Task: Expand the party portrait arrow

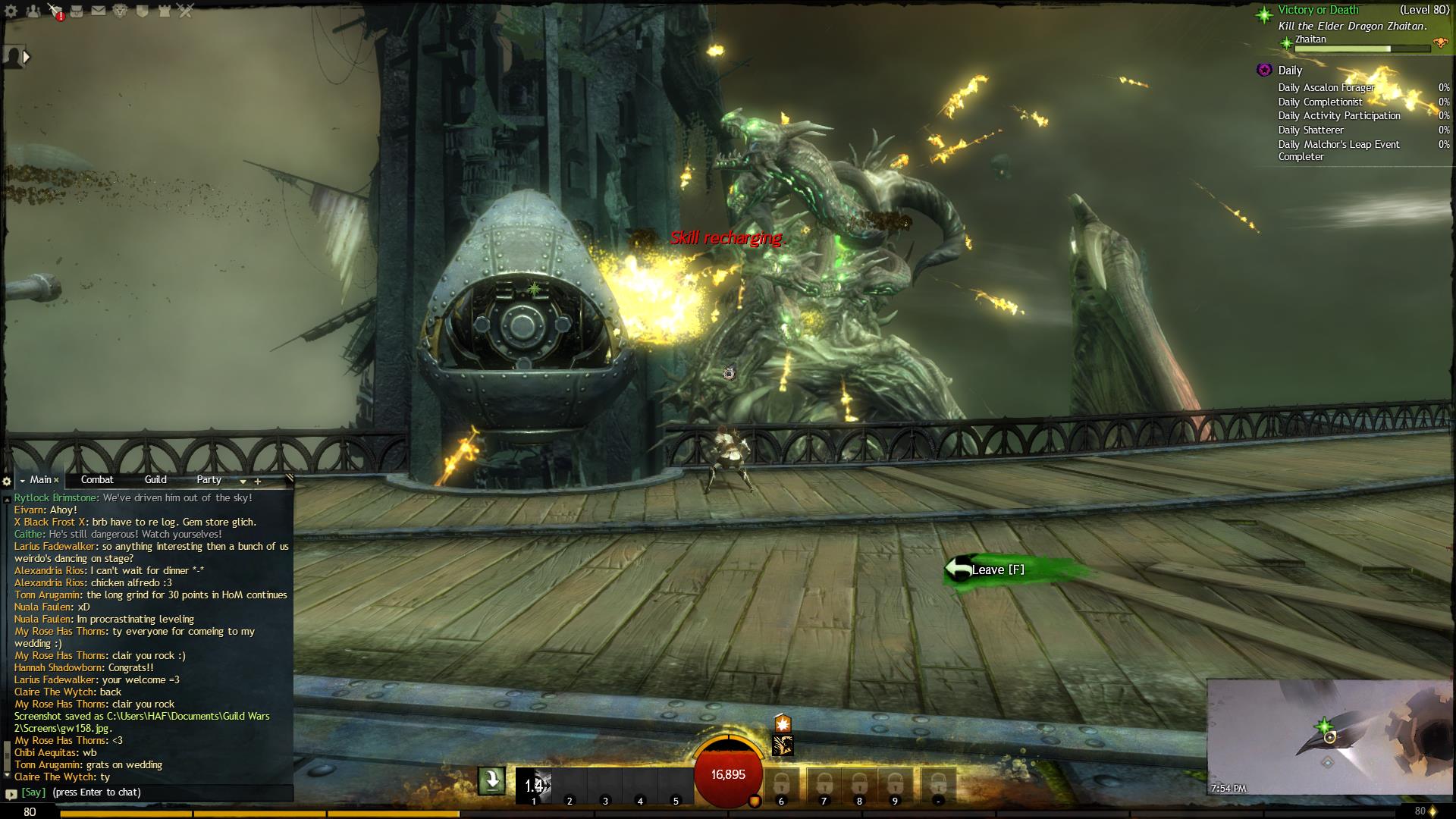Action: [x=27, y=57]
